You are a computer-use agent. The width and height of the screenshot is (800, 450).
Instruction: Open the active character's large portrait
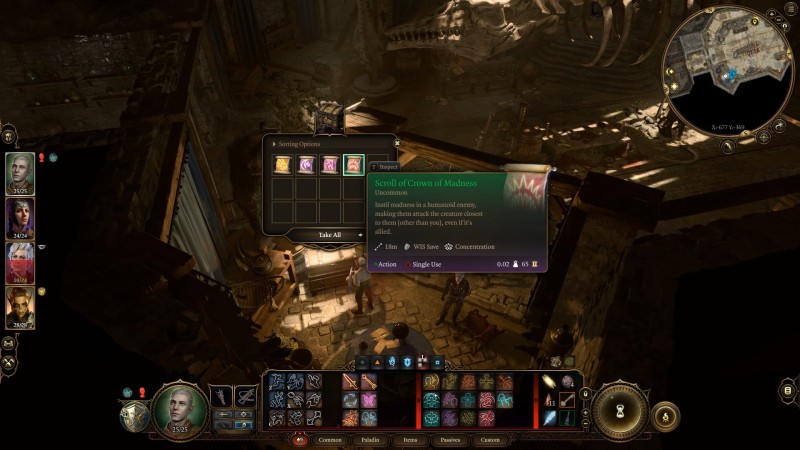[x=180, y=408]
